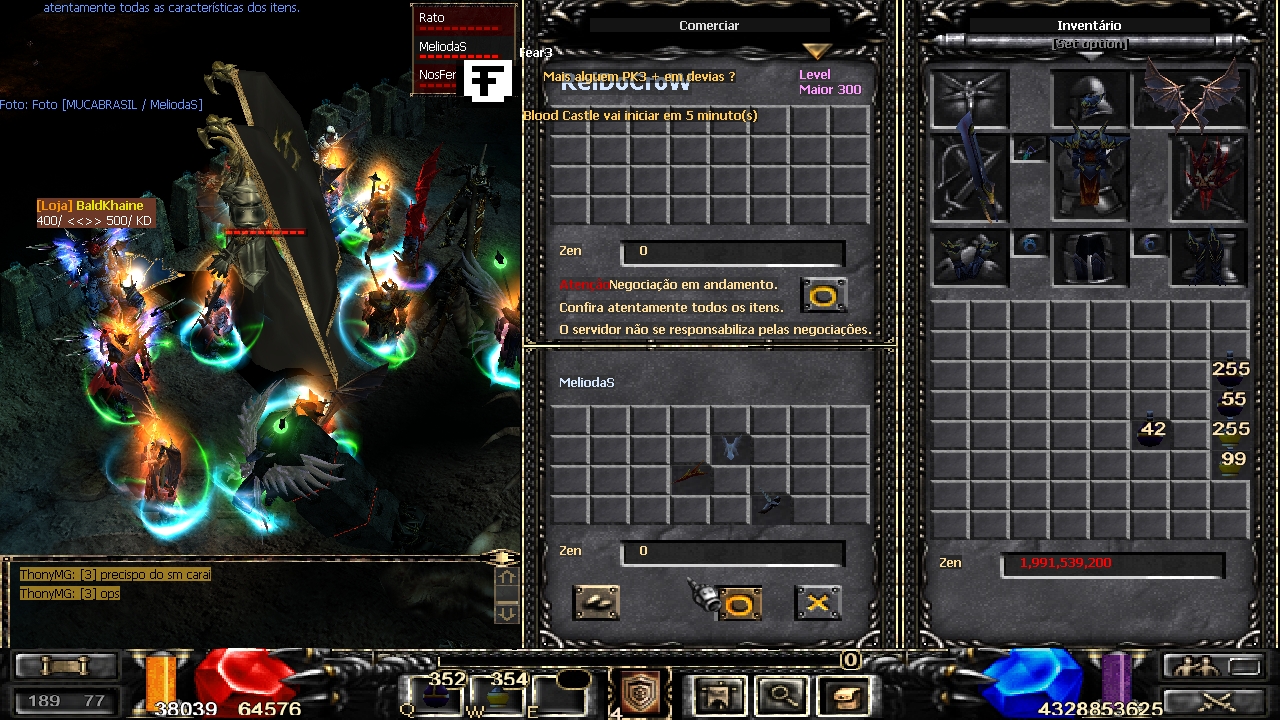Click the partner's trade status ring button
This screenshot has width=1280, height=720.
[x=825, y=295]
